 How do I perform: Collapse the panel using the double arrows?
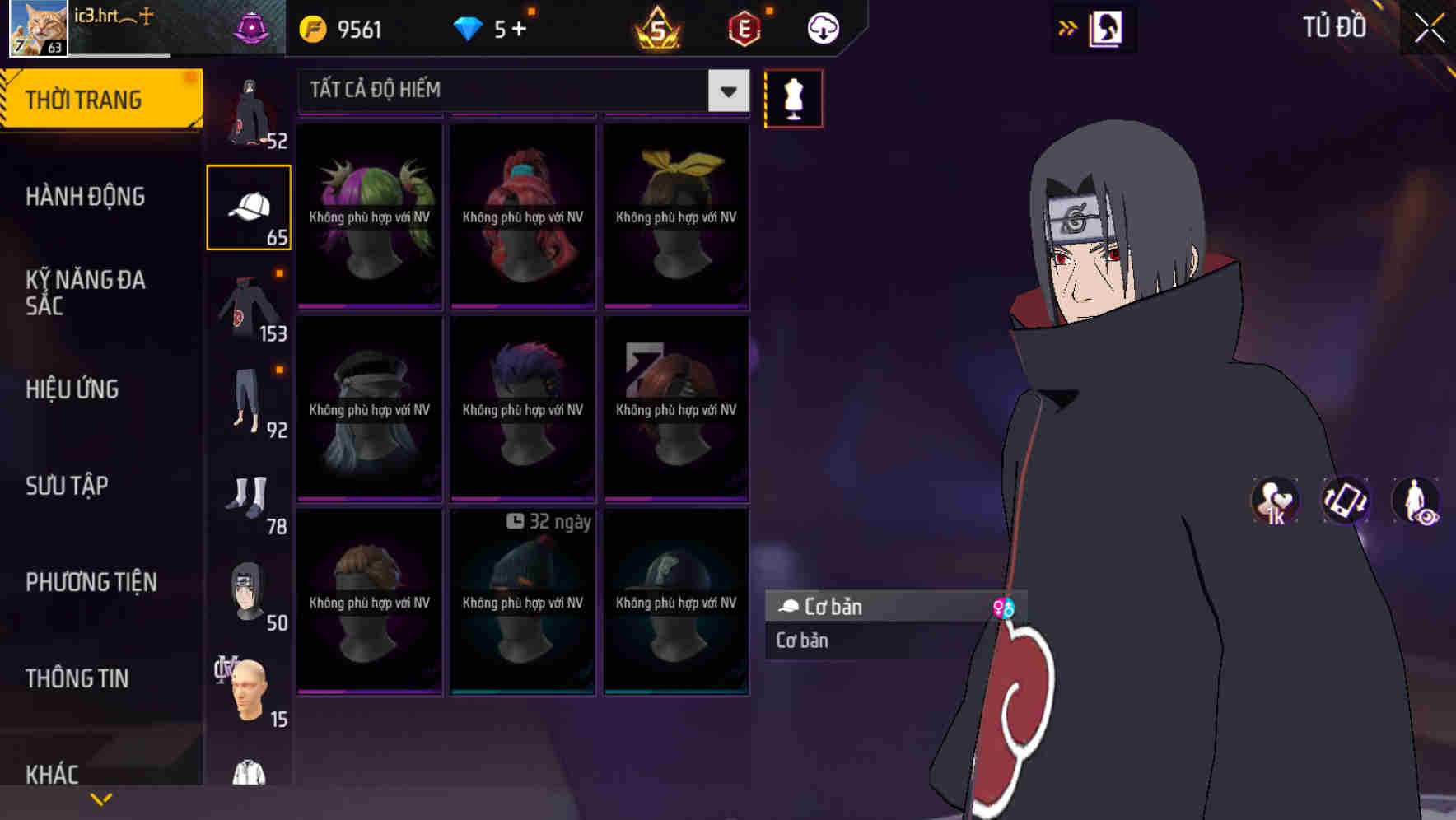point(1068,27)
